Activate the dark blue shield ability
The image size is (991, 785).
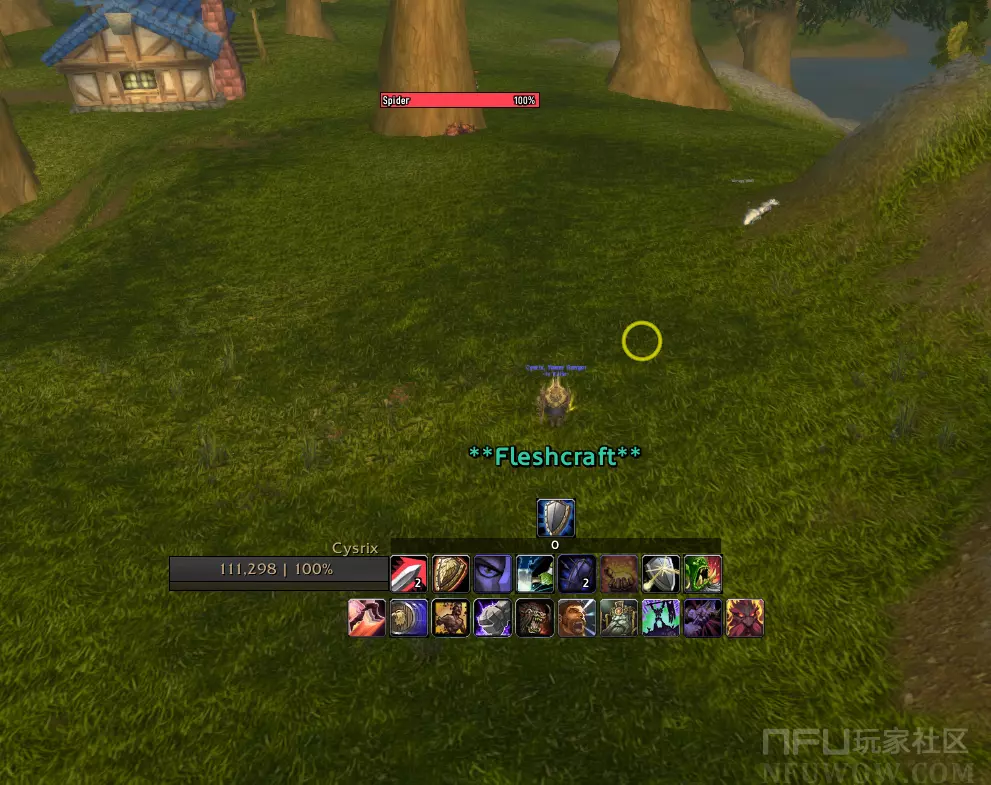pyautogui.click(x=577, y=574)
